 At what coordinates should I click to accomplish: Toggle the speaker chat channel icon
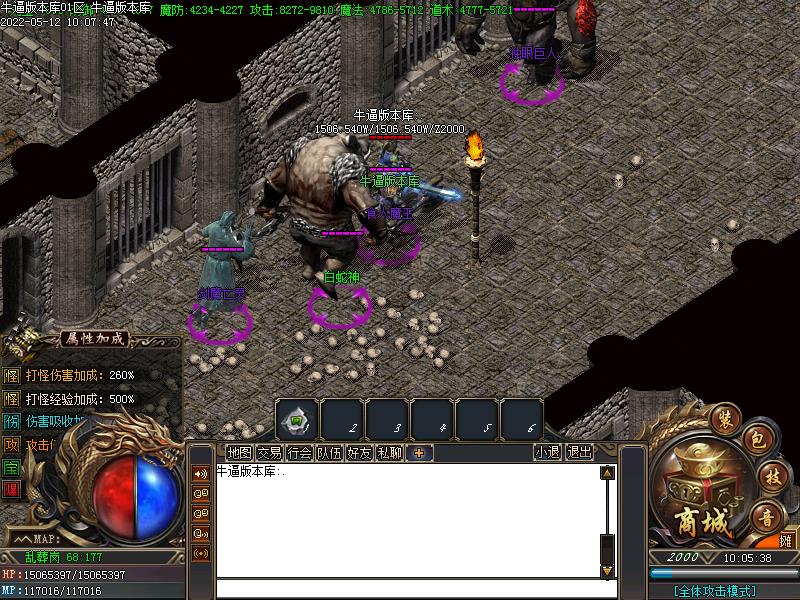click(x=201, y=473)
